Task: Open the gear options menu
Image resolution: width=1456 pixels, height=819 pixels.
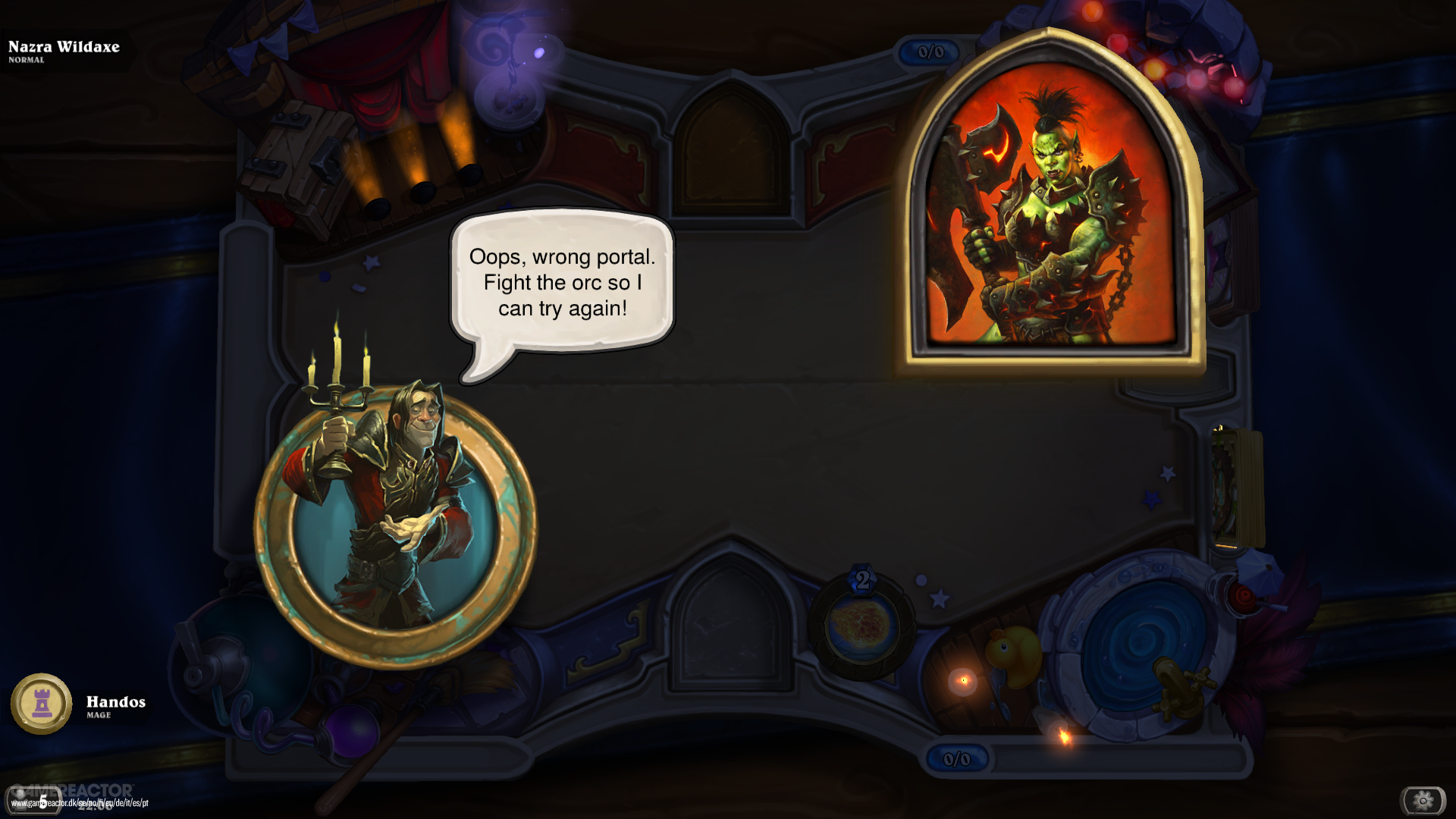Action: [1423, 800]
